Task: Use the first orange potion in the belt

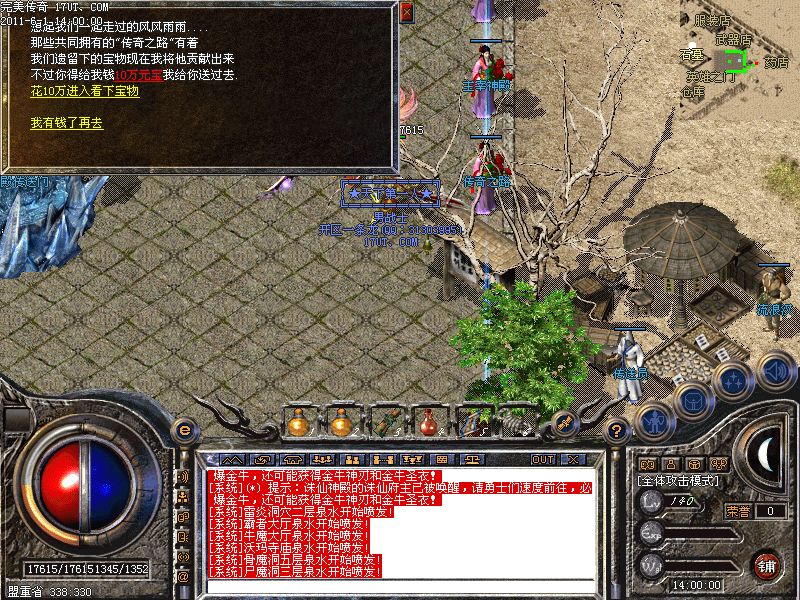Action: [297, 422]
